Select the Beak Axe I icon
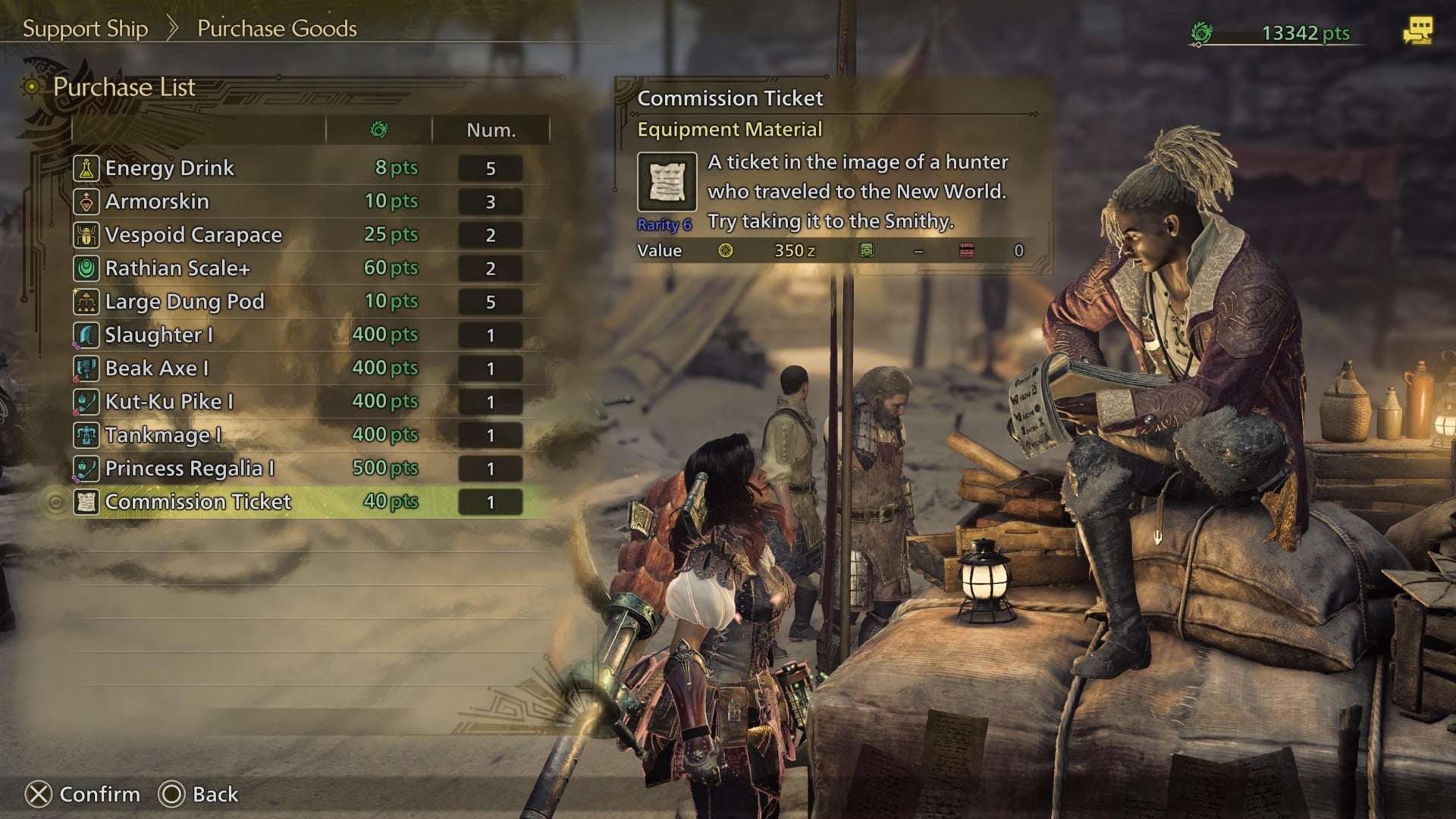1456x819 pixels. [x=86, y=368]
